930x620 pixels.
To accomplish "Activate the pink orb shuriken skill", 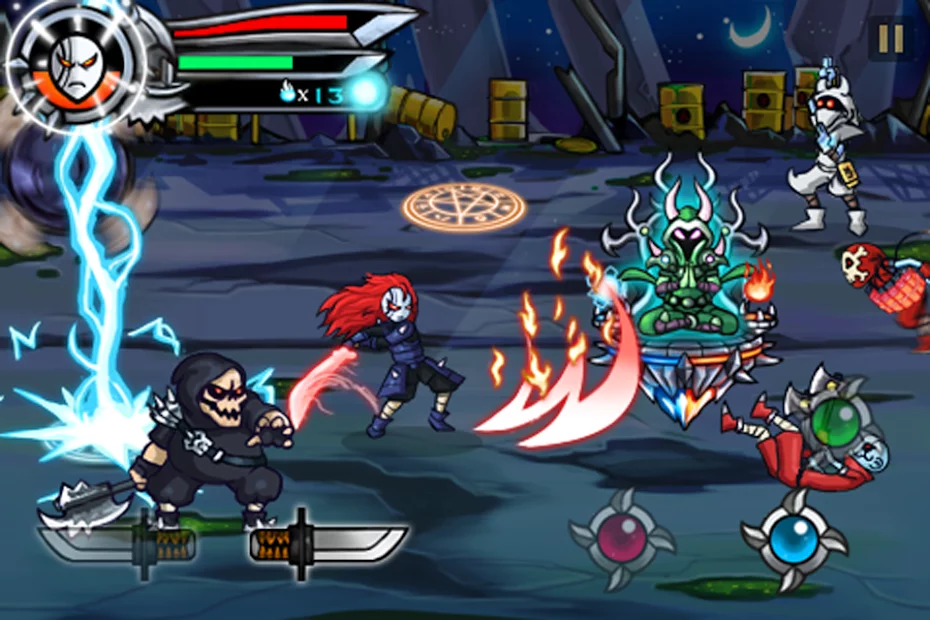I will click(622, 539).
